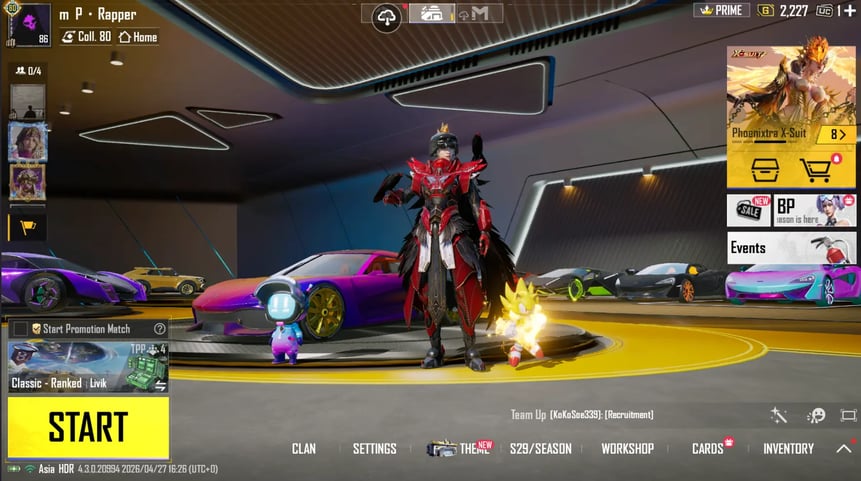Open the INVENTORY menu
Image resolution: width=861 pixels, height=481 pixels.
788,449
